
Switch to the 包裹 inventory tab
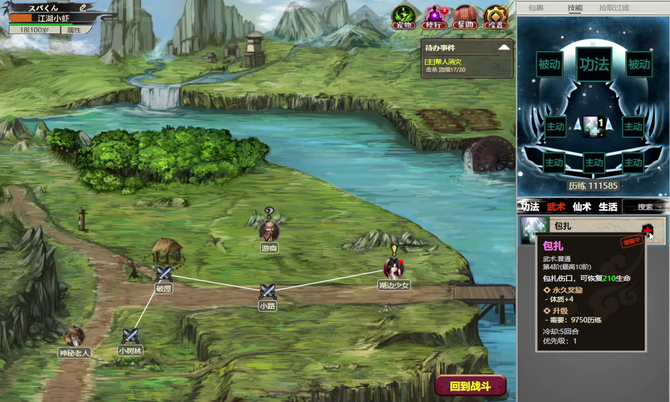(x=536, y=7)
